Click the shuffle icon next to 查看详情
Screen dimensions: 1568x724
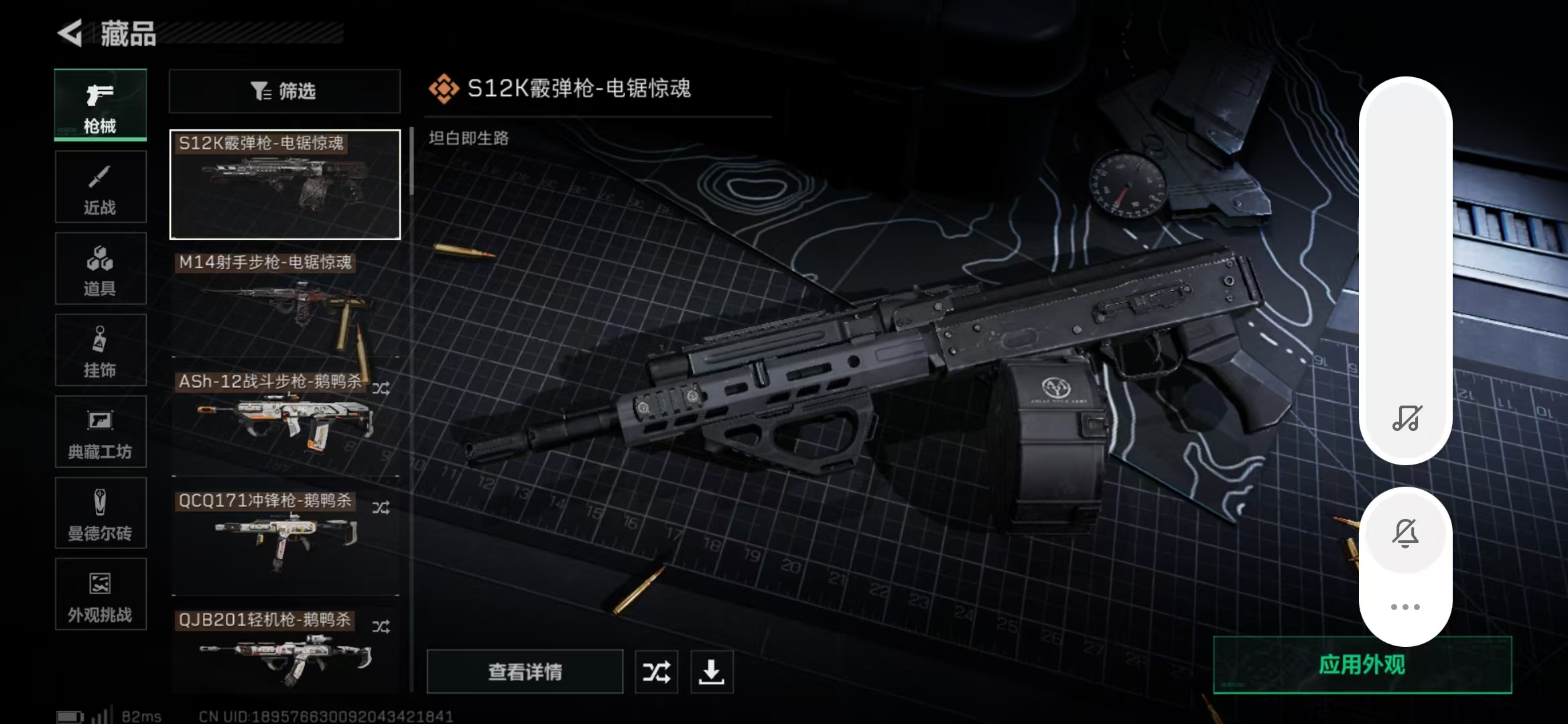click(x=657, y=671)
